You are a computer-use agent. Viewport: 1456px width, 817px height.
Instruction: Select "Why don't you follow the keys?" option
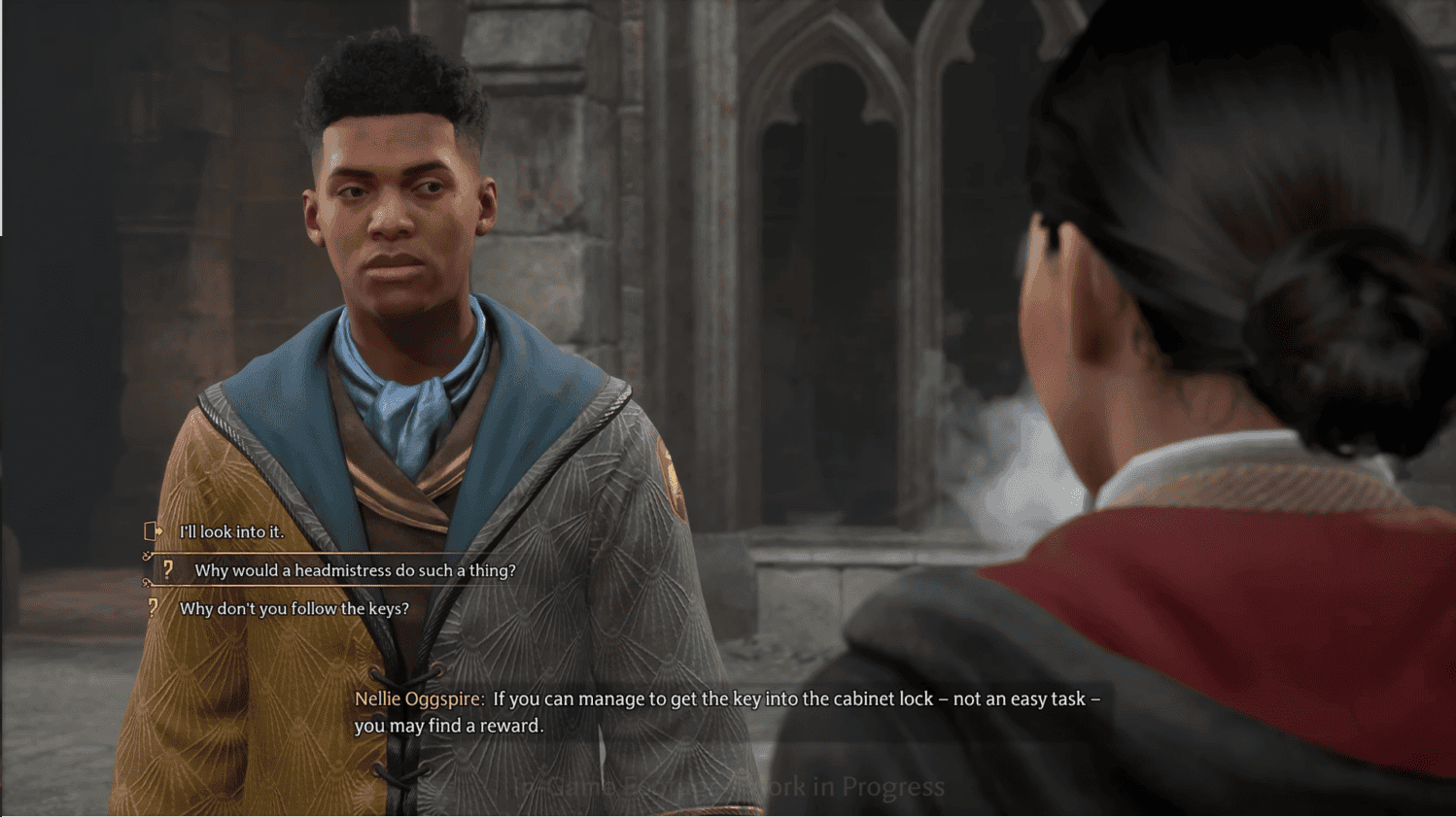coord(294,609)
